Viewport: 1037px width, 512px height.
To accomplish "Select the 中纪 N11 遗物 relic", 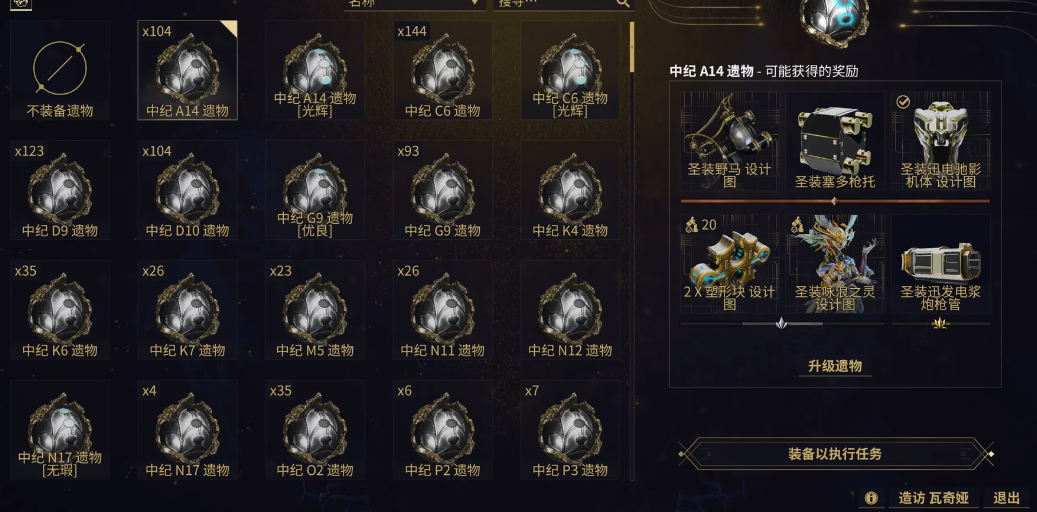I will point(442,311).
